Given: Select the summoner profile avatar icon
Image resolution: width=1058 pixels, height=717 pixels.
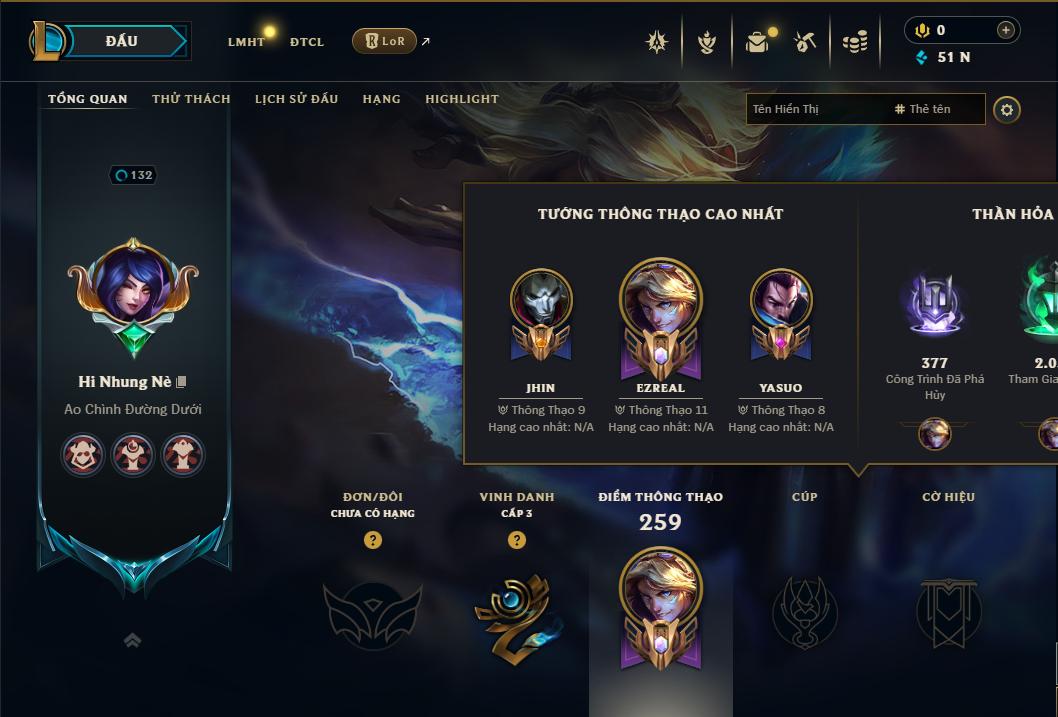Looking at the screenshot, I should pyautogui.click(x=133, y=288).
